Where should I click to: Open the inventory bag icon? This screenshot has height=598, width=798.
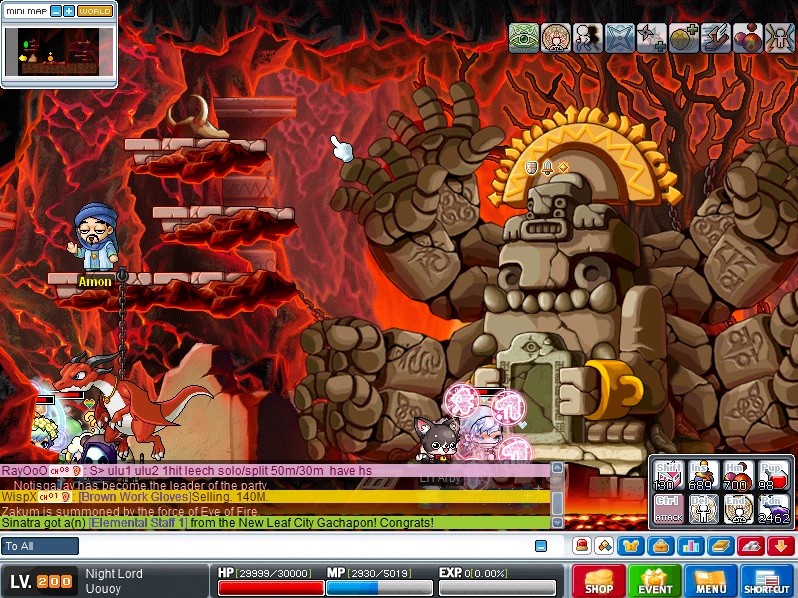[660, 546]
